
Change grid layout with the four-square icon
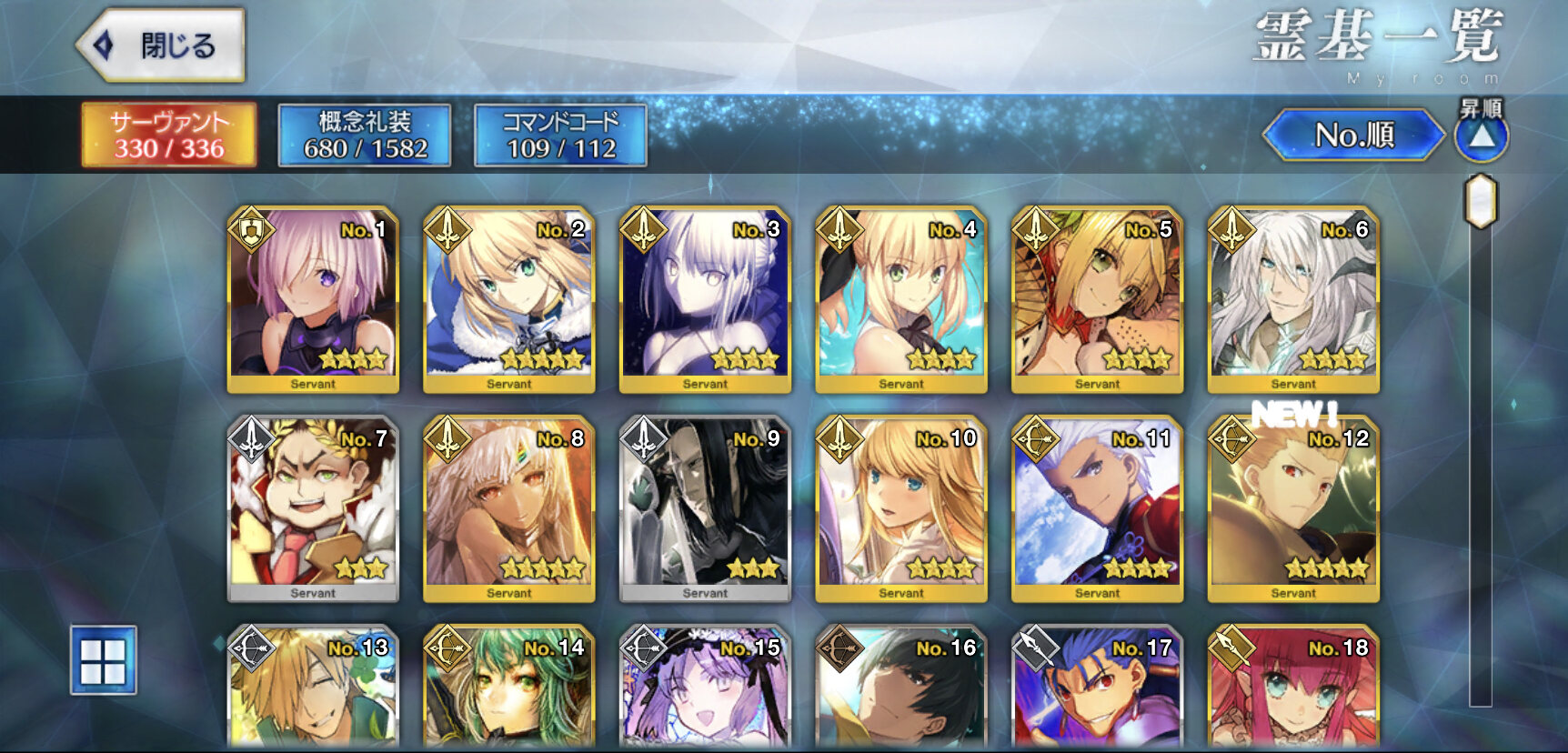(x=104, y=660)
